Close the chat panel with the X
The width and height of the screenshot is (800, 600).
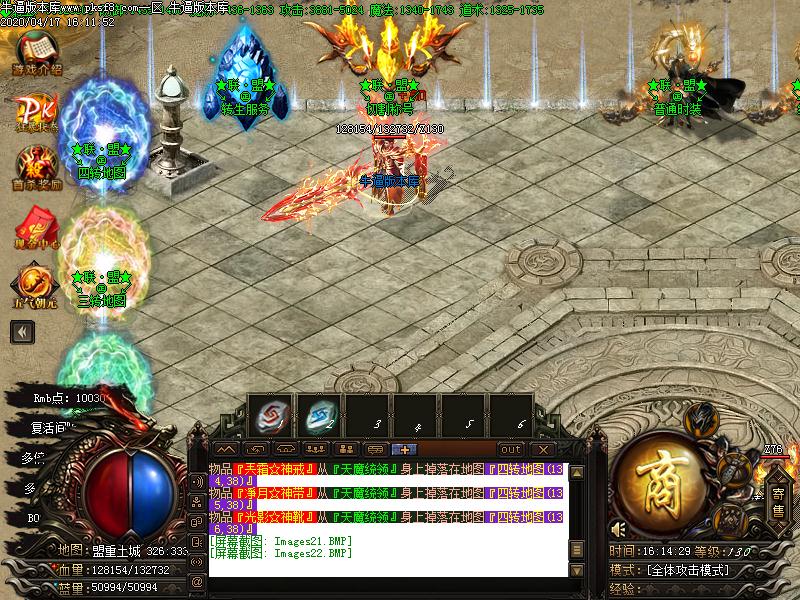542,450
